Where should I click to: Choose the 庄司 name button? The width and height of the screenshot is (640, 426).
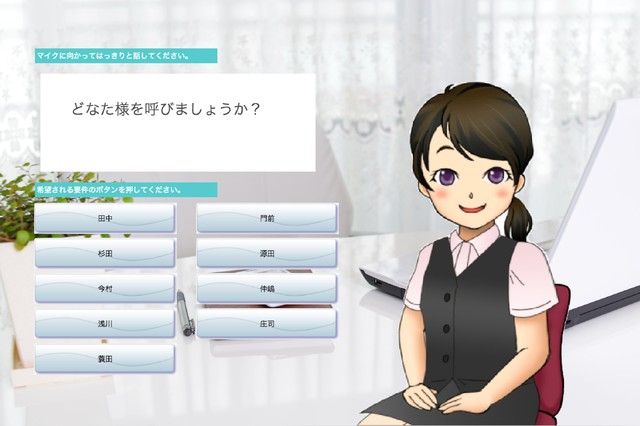[x=267, y=323]
